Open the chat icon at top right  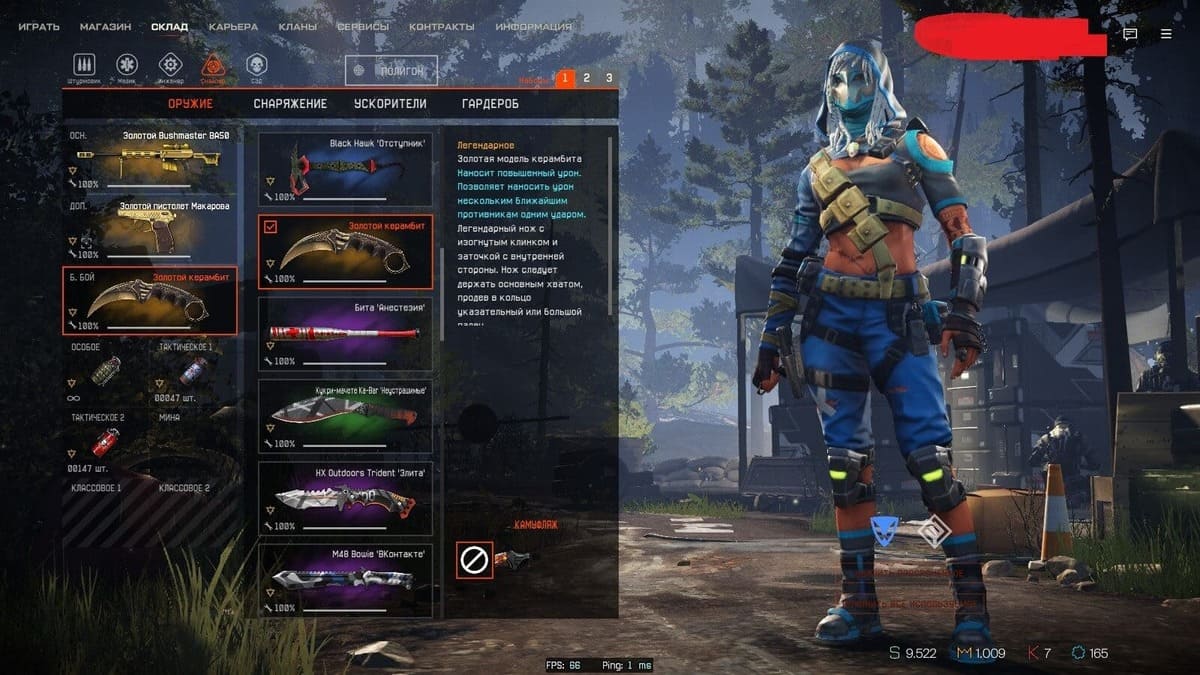point(1130,34)
